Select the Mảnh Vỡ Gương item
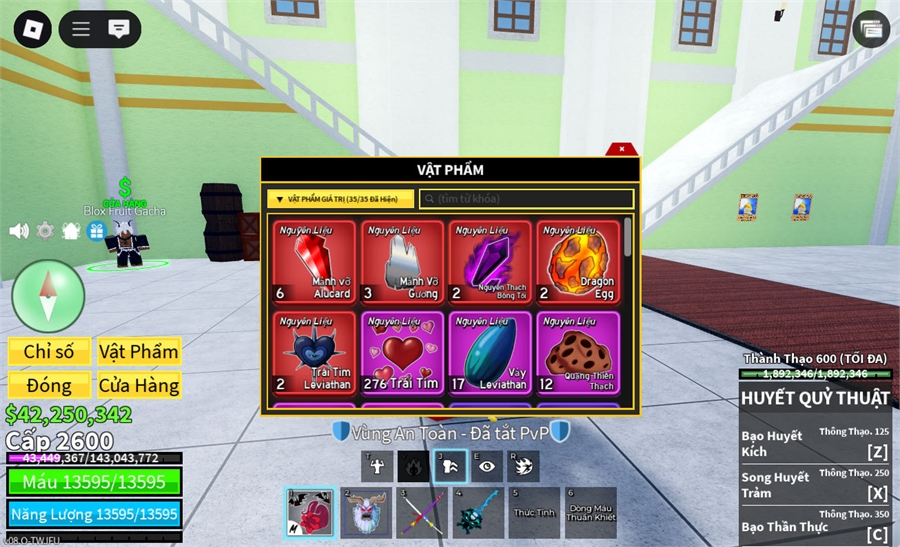The image size is (900, 547). tap(402, 262)
